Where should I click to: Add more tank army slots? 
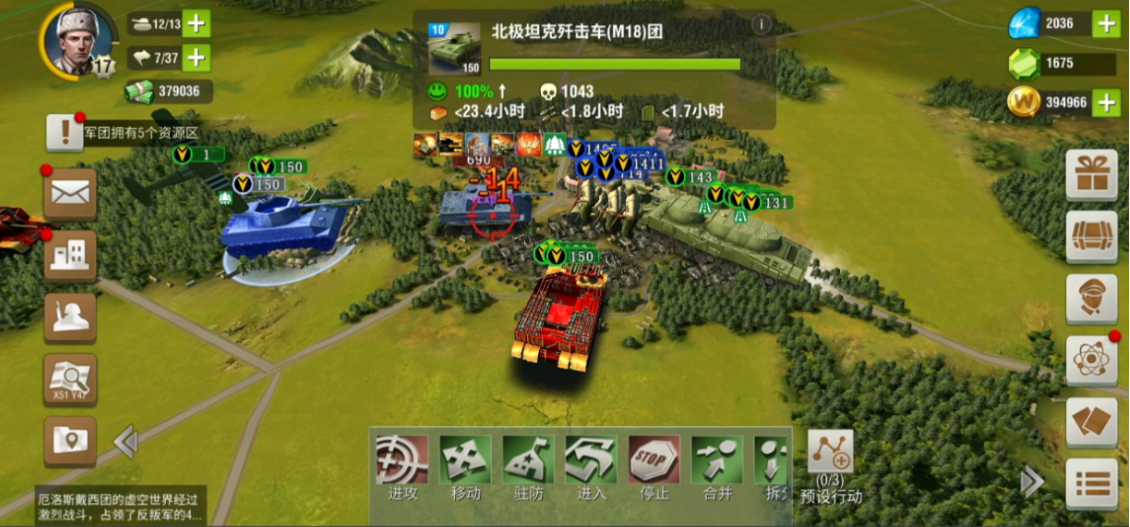(x=196, y=24)
